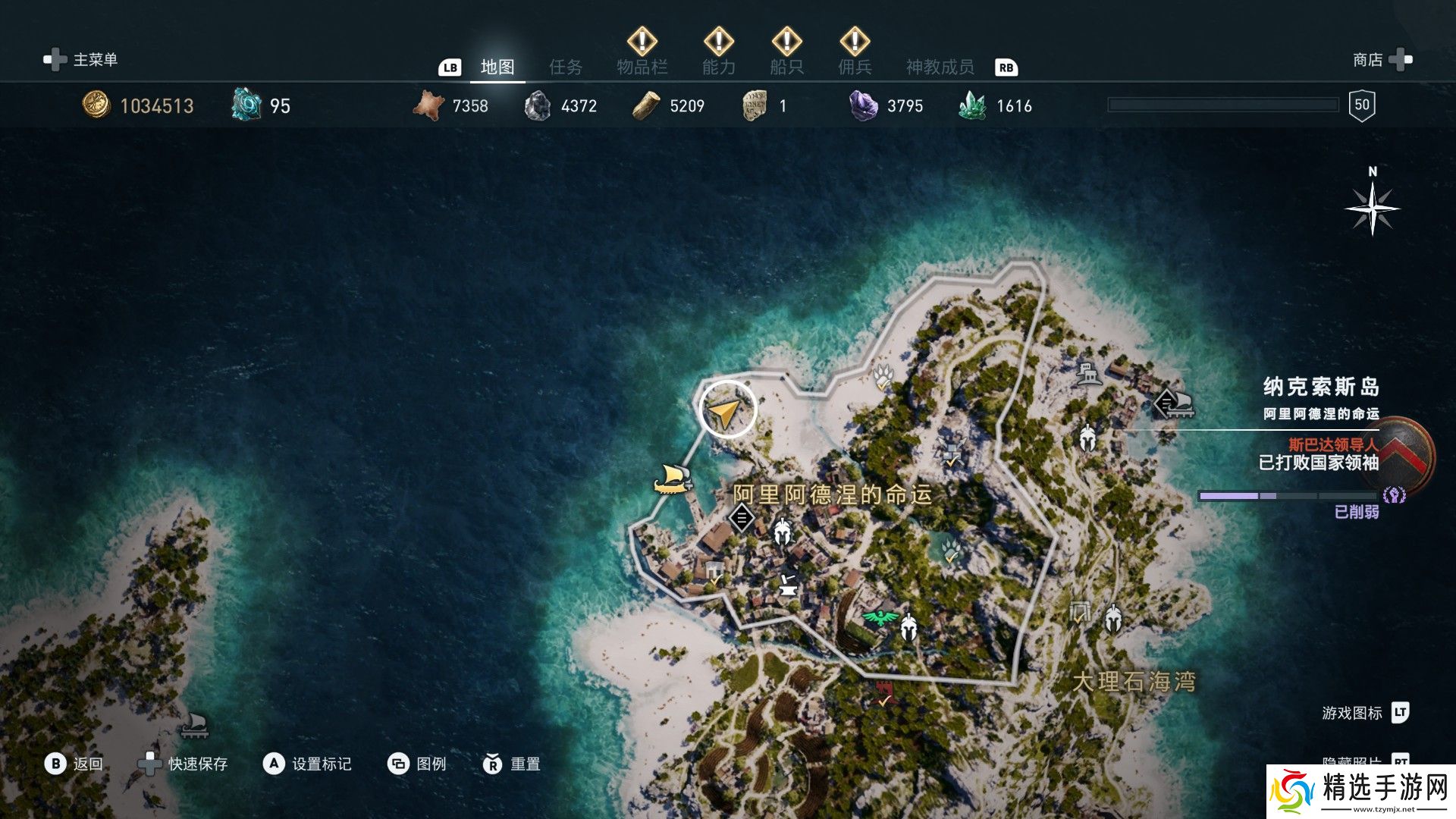Choose 快速保存 quick save
This screenshot has width=1456, height=819.
click(x=183, y=764)
